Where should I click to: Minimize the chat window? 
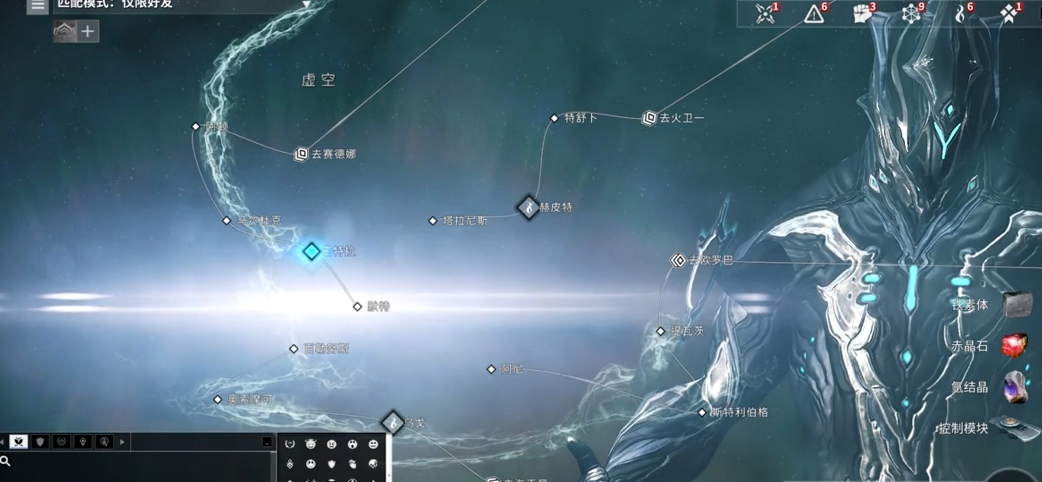tap(267, 442)
